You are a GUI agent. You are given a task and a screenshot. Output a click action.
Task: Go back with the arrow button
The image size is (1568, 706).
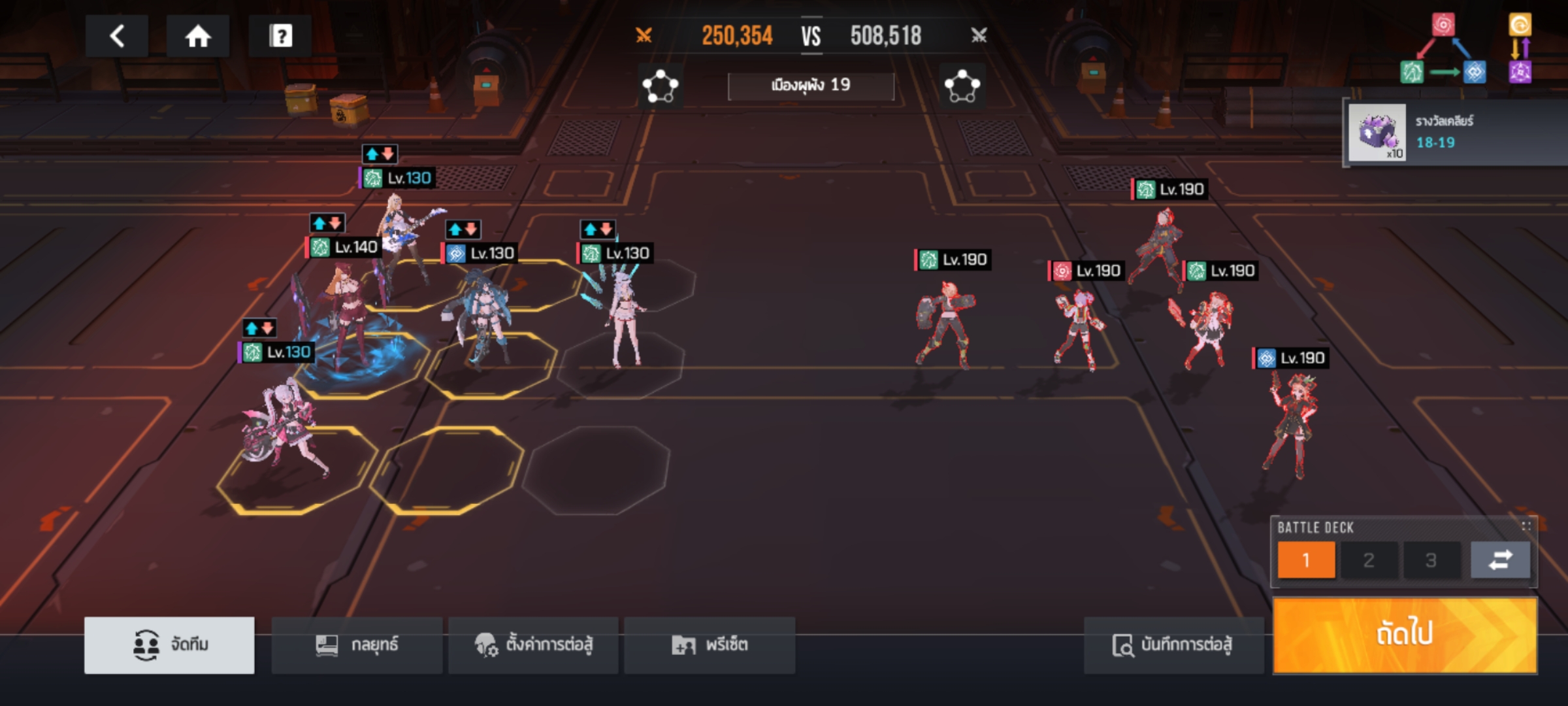point(117,36)
